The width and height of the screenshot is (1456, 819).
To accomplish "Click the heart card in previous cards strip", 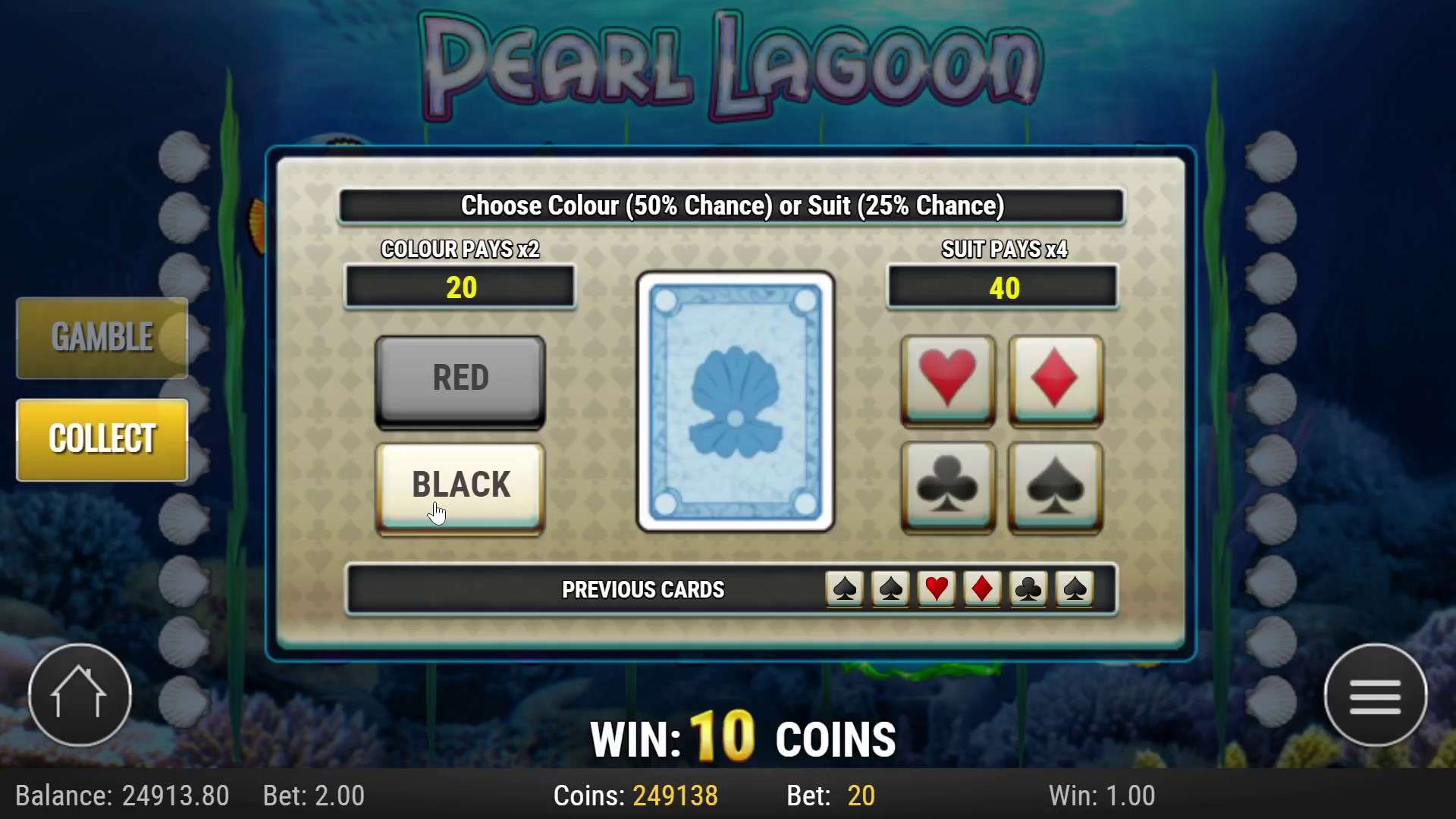I will (x=936, y=590).
